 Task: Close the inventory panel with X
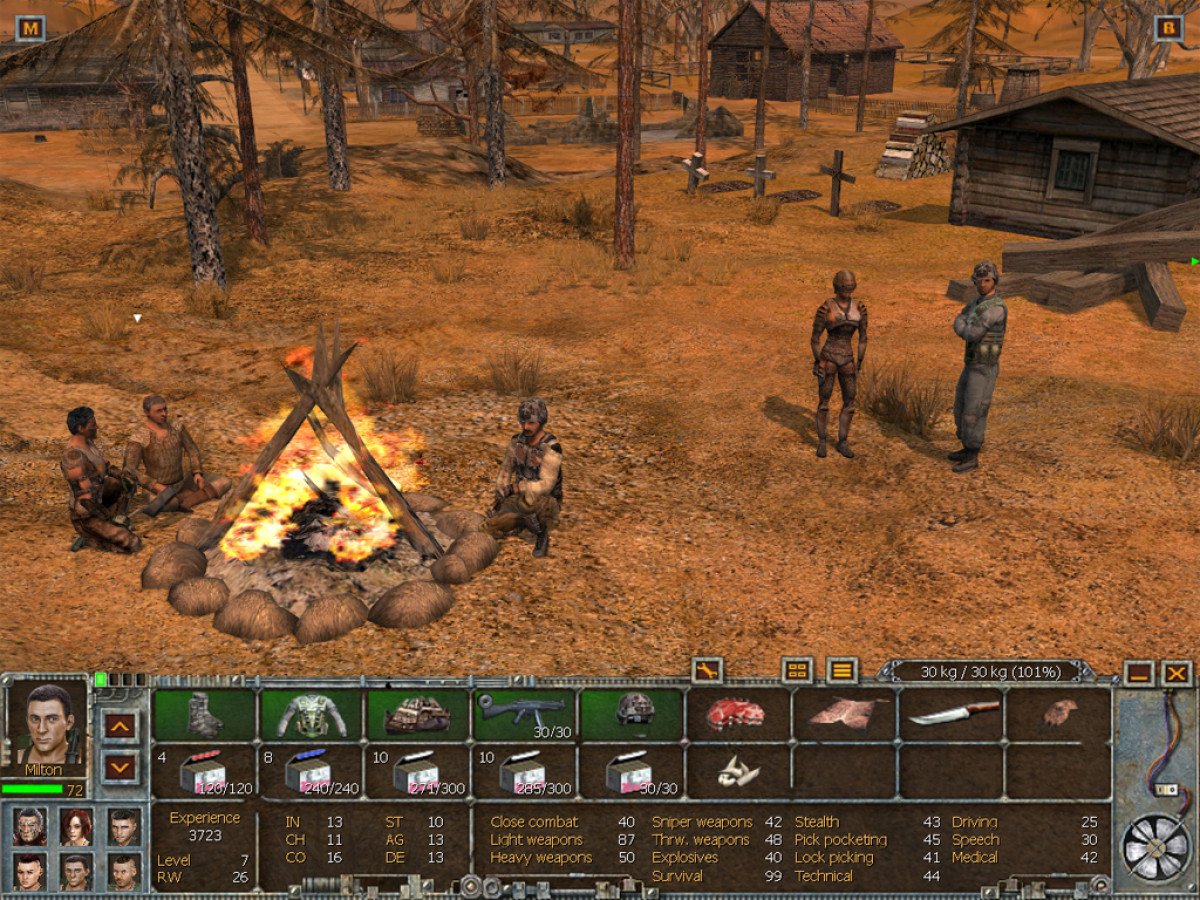(1177, 673)
